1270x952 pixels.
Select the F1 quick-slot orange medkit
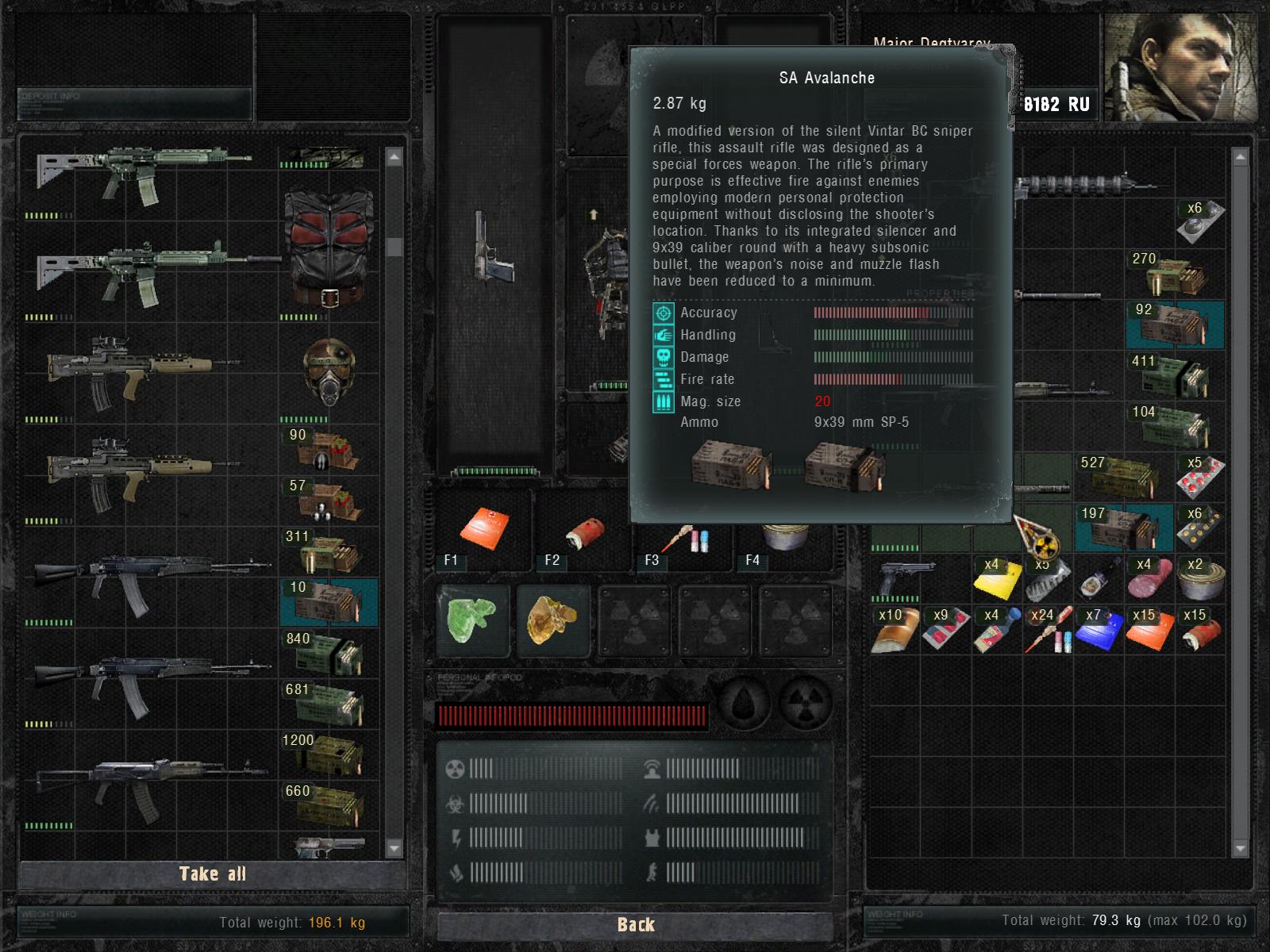click(483, 529)
